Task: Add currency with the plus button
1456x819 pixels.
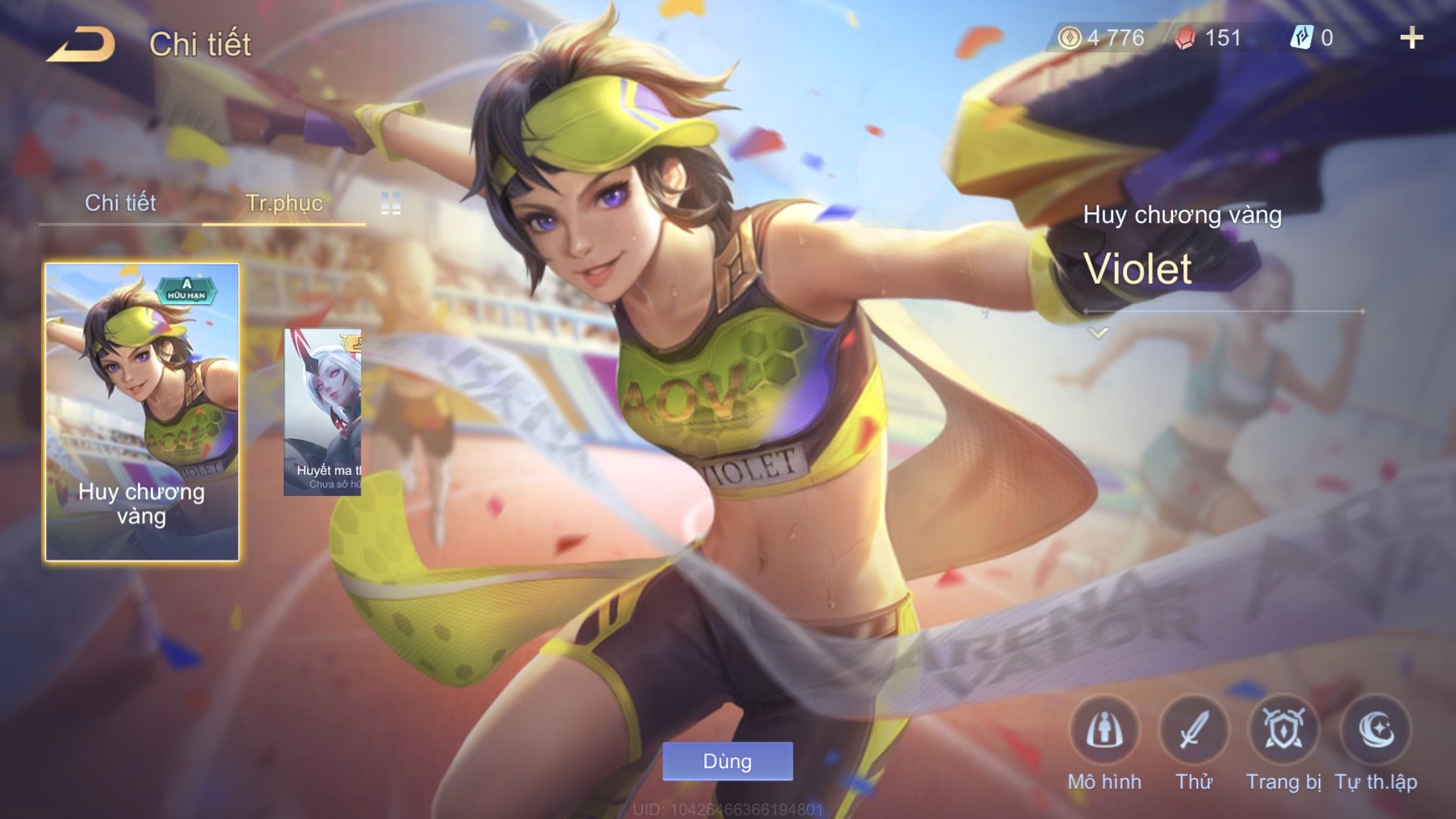Action: (1411, 38)
